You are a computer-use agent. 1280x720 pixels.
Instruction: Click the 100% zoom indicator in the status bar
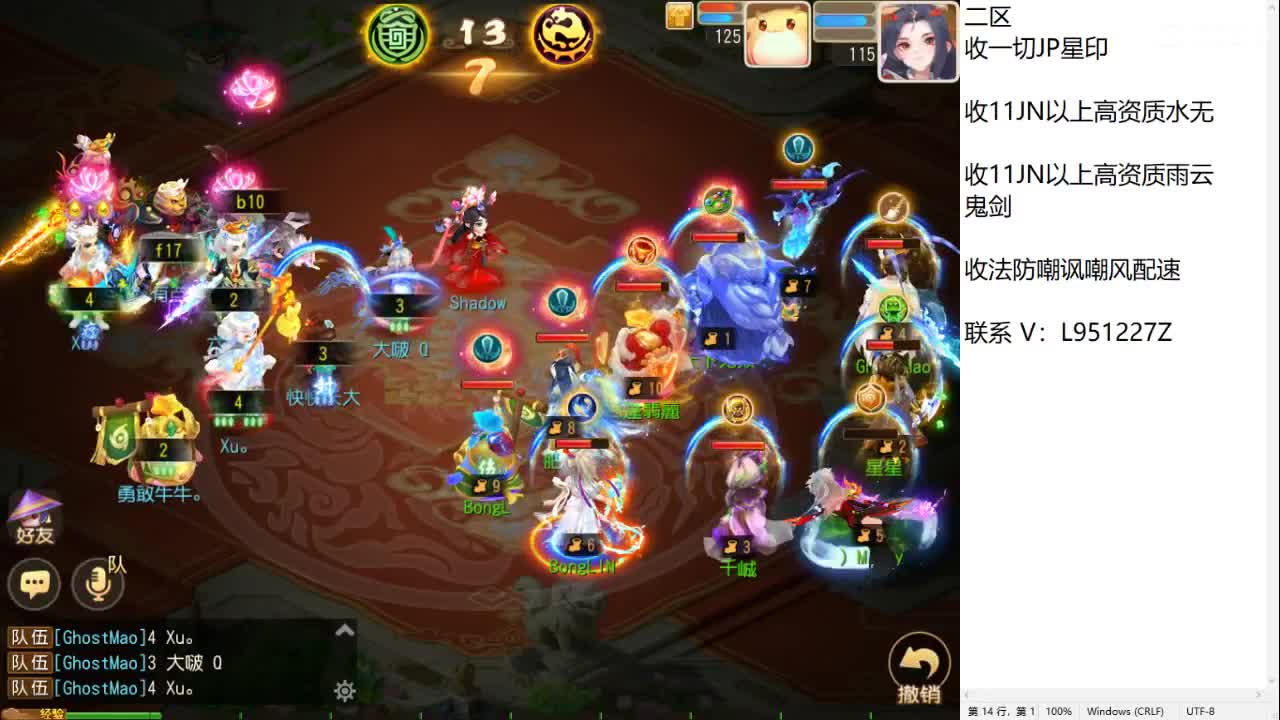(x=1059, y=711)
